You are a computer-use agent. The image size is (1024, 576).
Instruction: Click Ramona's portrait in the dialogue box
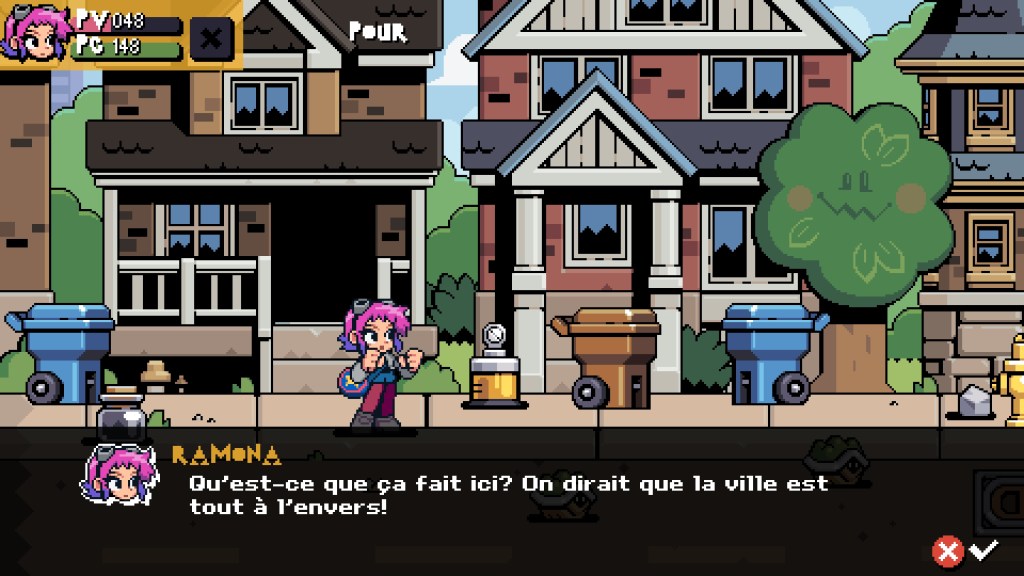click(118, 477)
